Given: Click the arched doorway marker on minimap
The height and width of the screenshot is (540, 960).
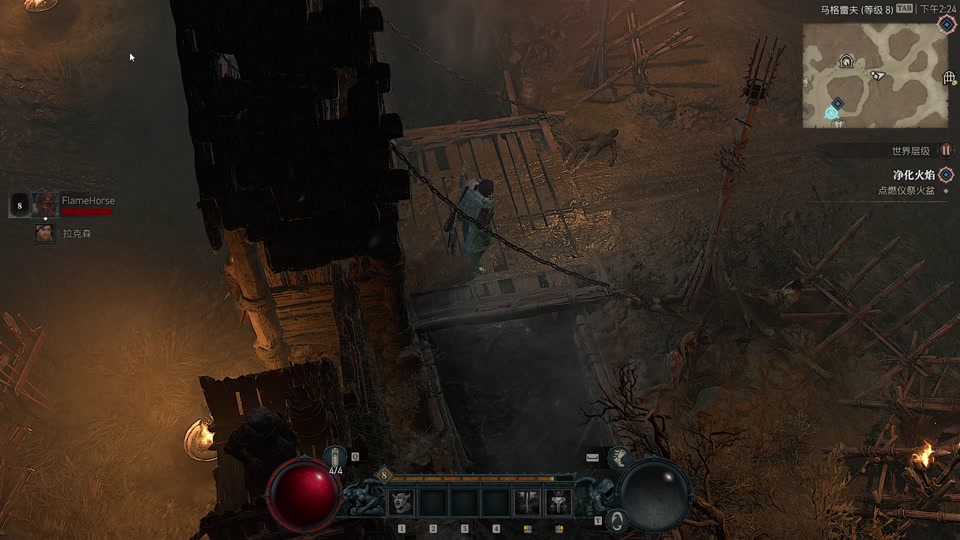Looking at the screenshot, I should [846, 61].
